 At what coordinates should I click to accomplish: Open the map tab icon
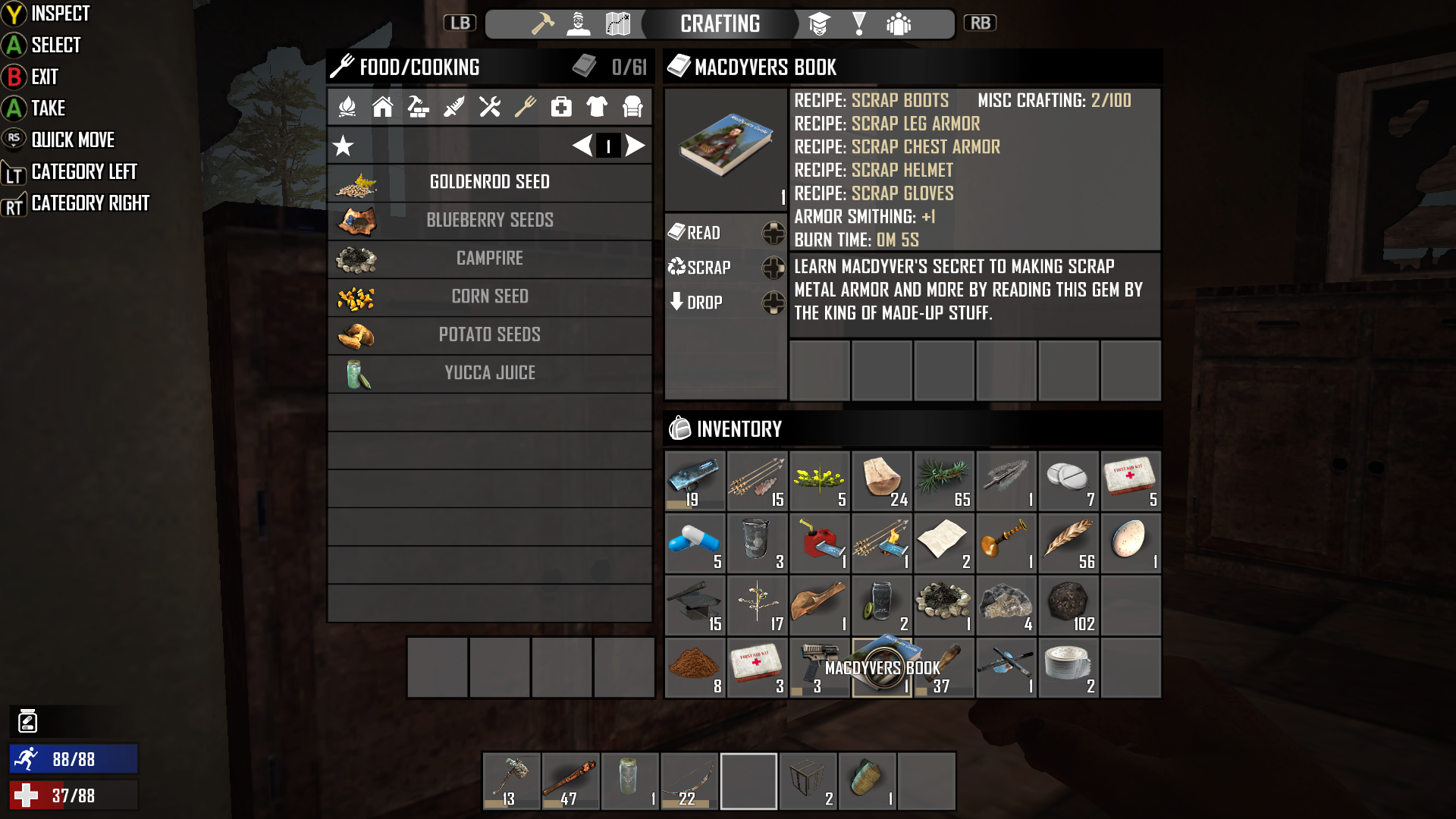618,24
